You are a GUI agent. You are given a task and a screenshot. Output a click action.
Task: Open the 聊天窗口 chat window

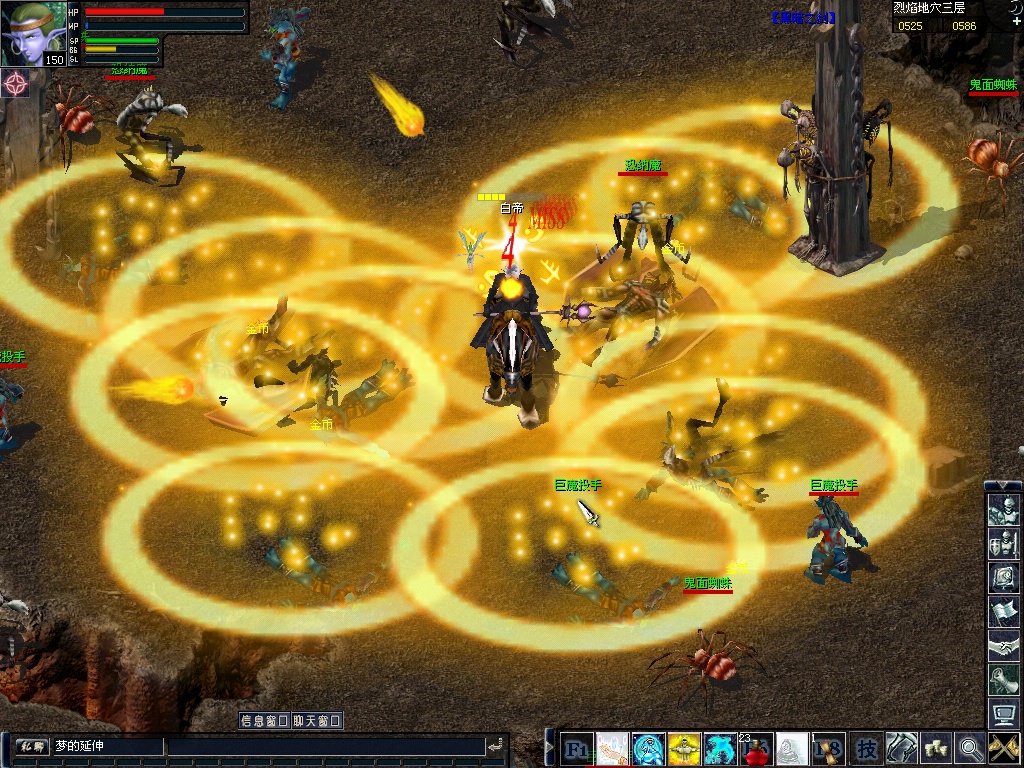(318, 720)
